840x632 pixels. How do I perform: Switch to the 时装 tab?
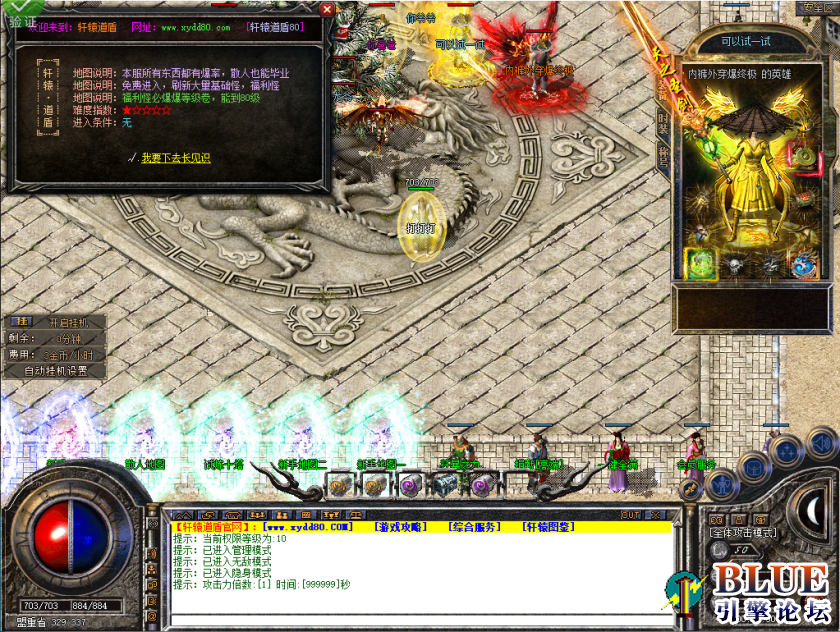[x=662, y=123]
